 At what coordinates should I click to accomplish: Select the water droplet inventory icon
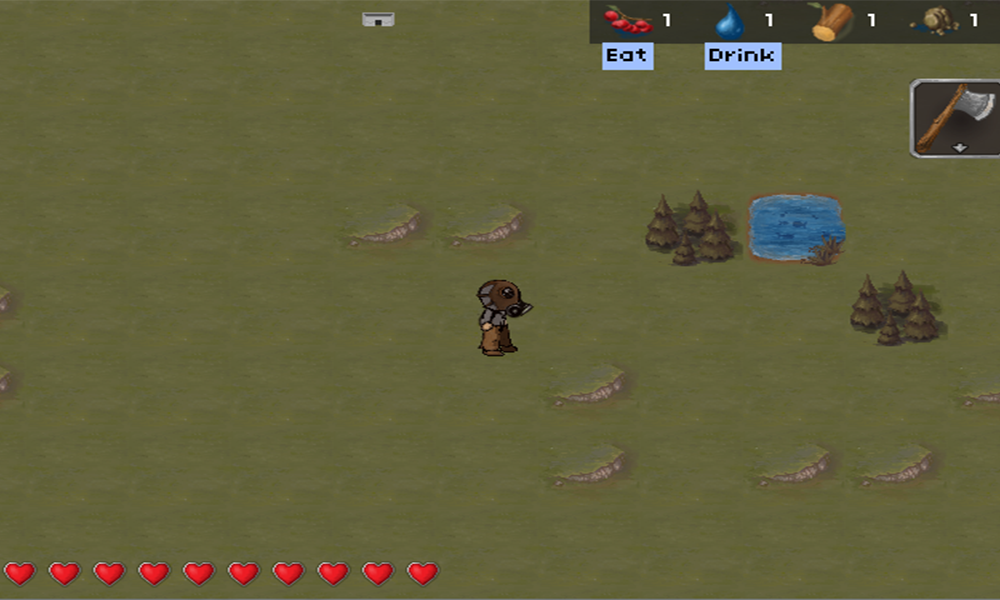click(x=730, y=21)
